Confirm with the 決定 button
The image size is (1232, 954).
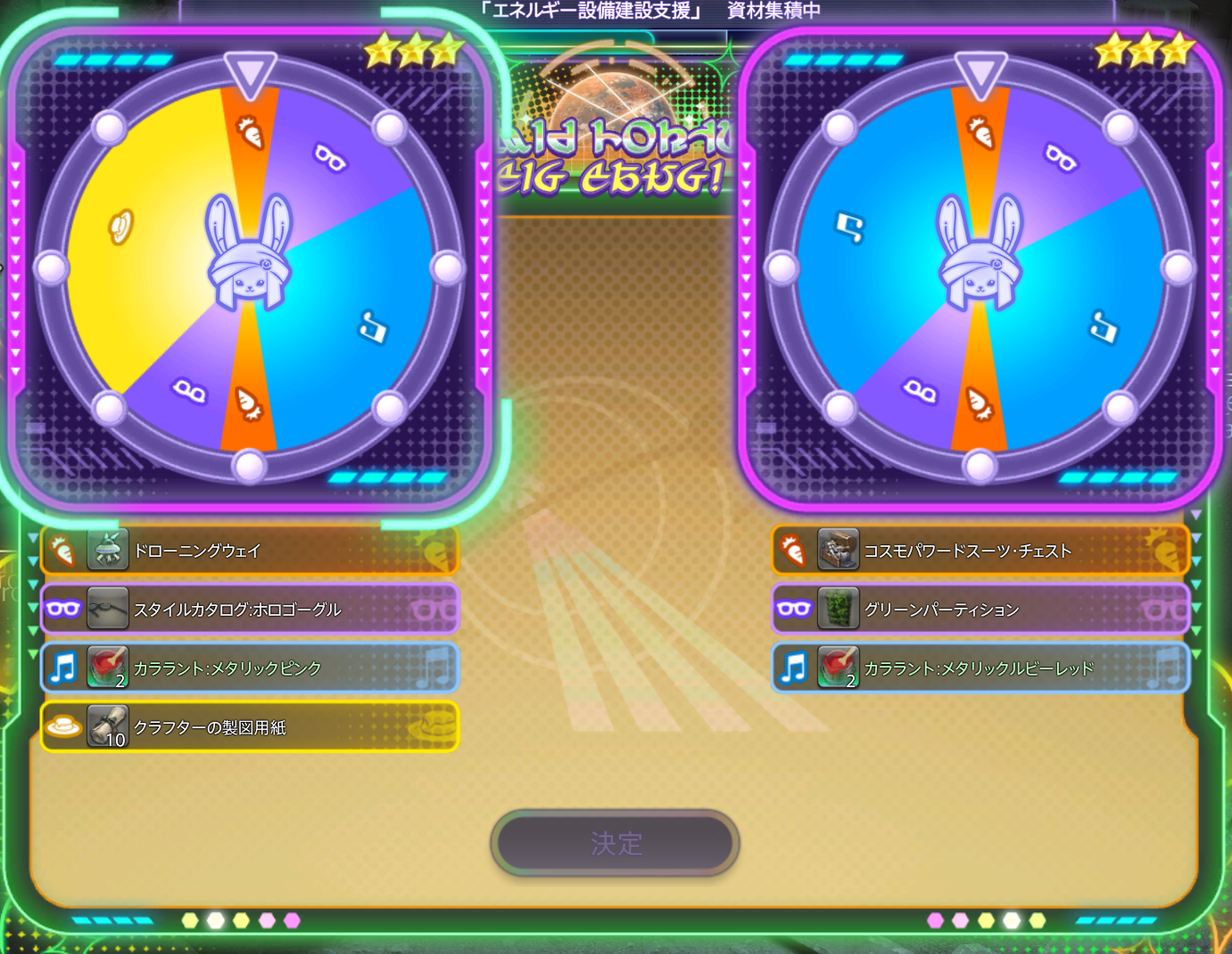(x=615, y=842)
